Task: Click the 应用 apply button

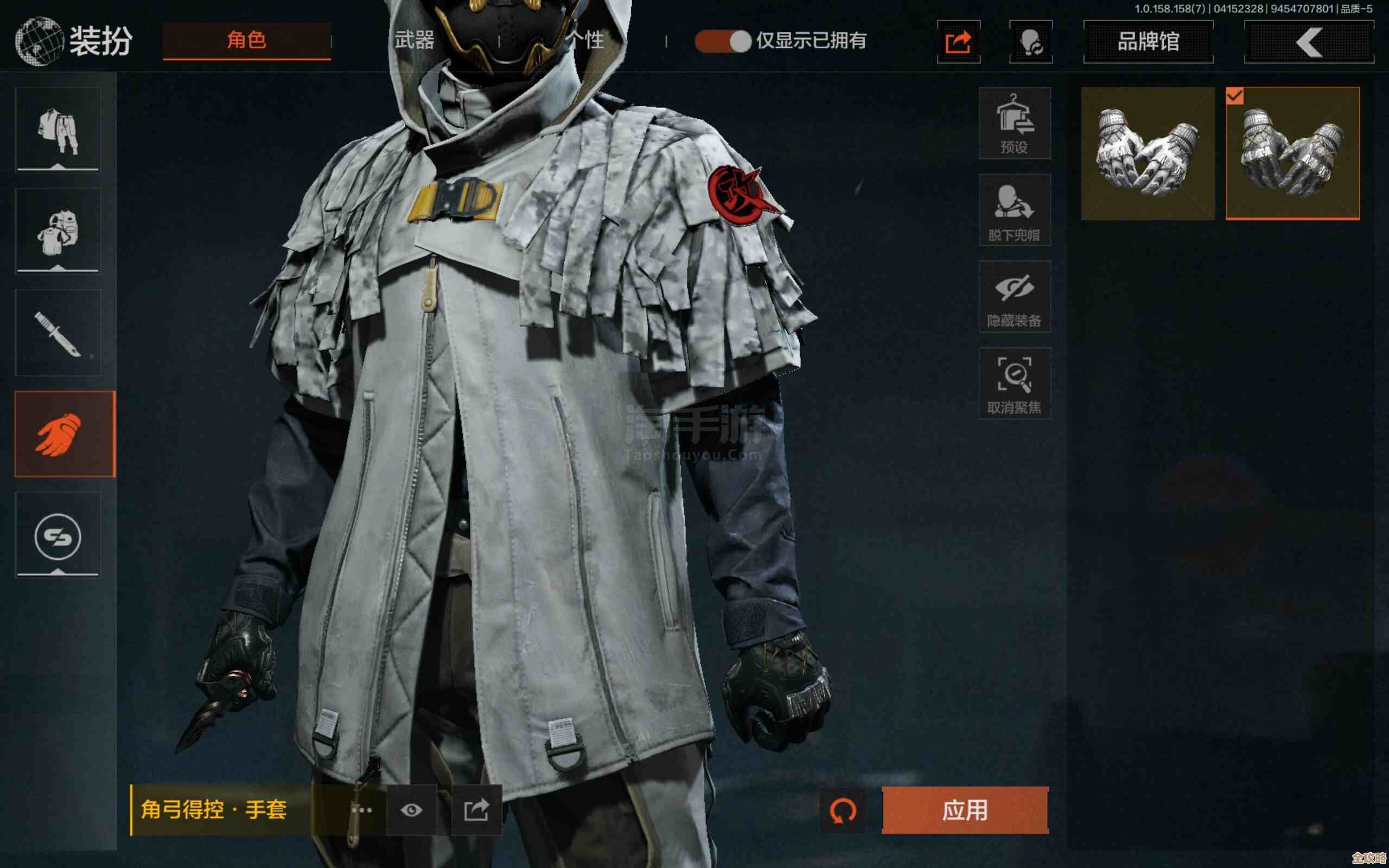Action: pyautogui.click(x=964, y=810)
